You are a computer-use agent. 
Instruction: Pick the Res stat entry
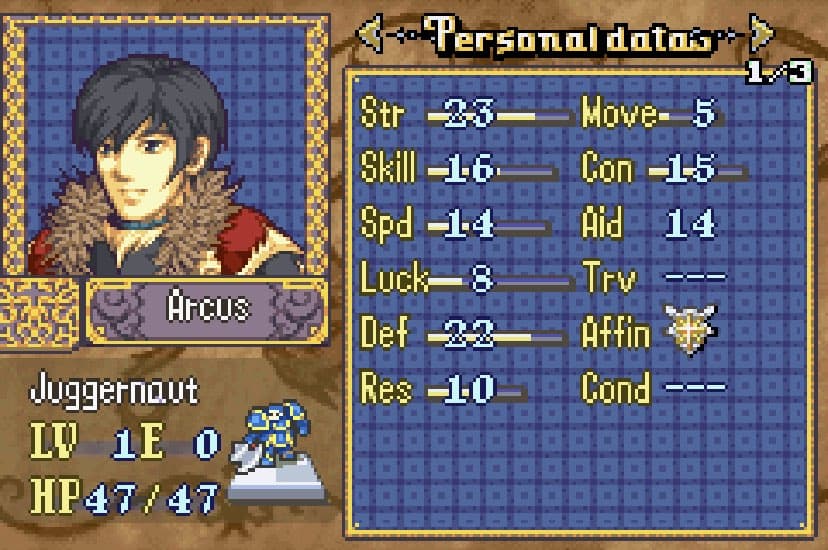(386, 388)
